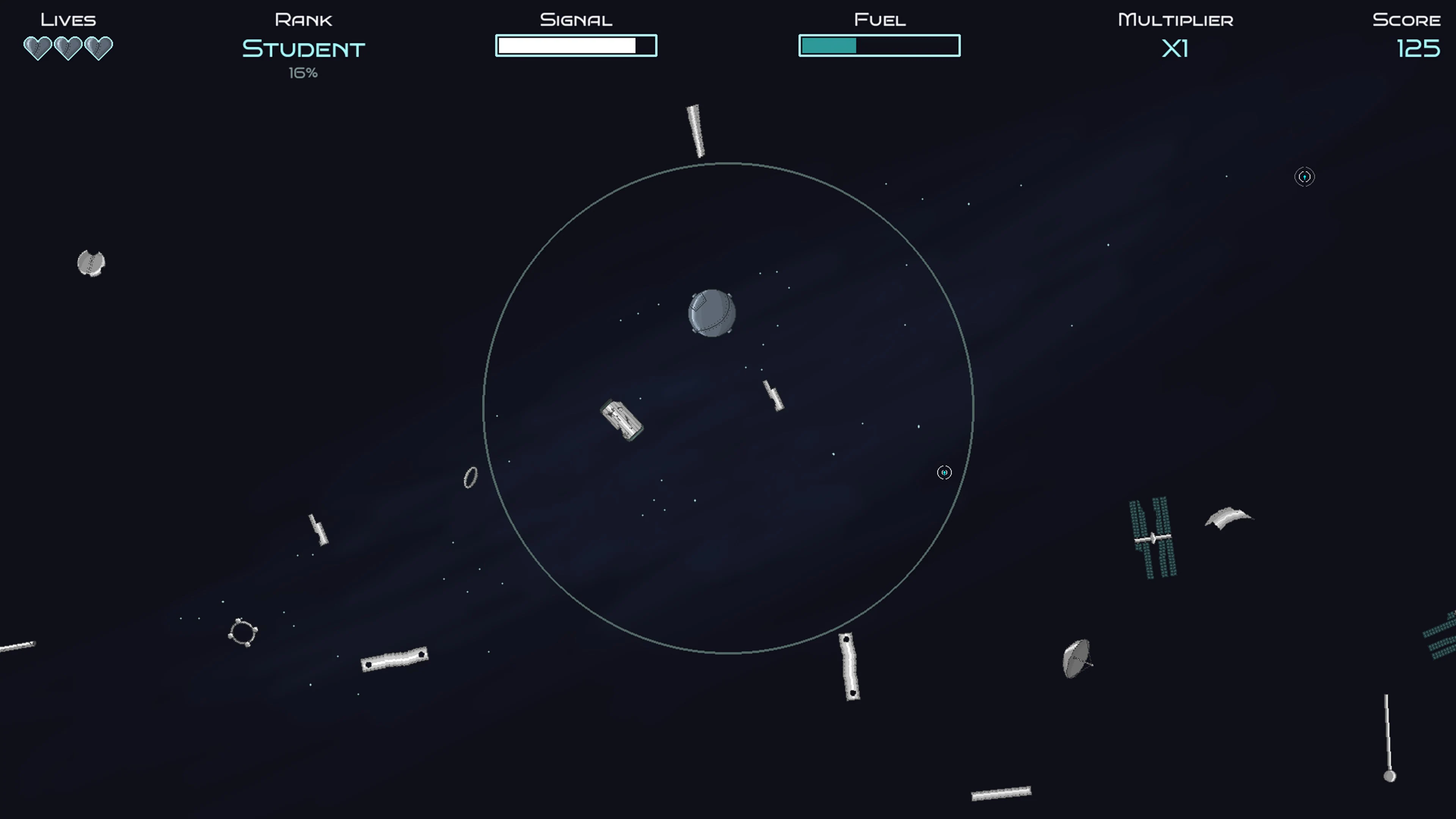The image size is (1456, 819).
Task: Click the teal target marker inside the orbit ring
Action: click(944, 473)
